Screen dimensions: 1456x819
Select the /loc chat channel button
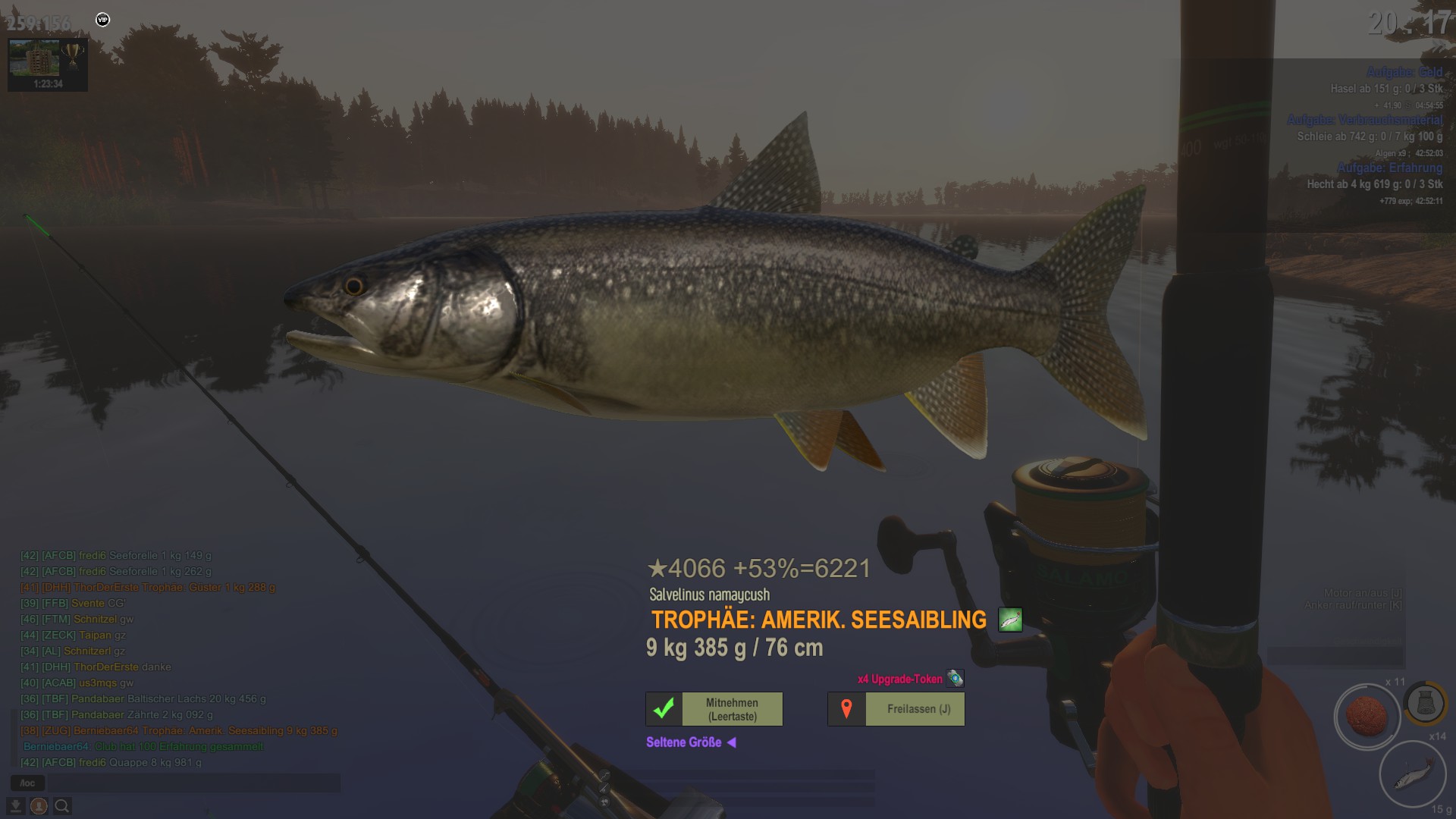[x=27, y=783]
